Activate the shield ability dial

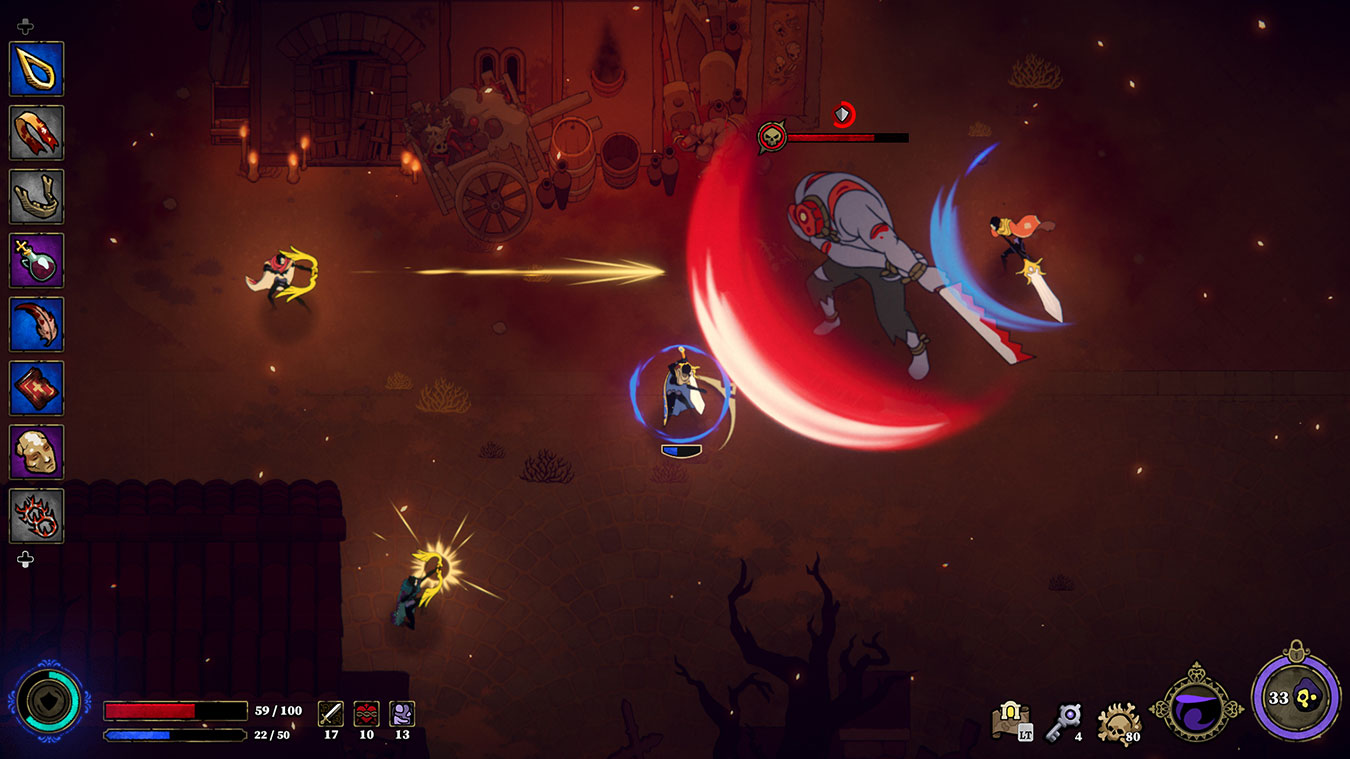pos(47,704)
